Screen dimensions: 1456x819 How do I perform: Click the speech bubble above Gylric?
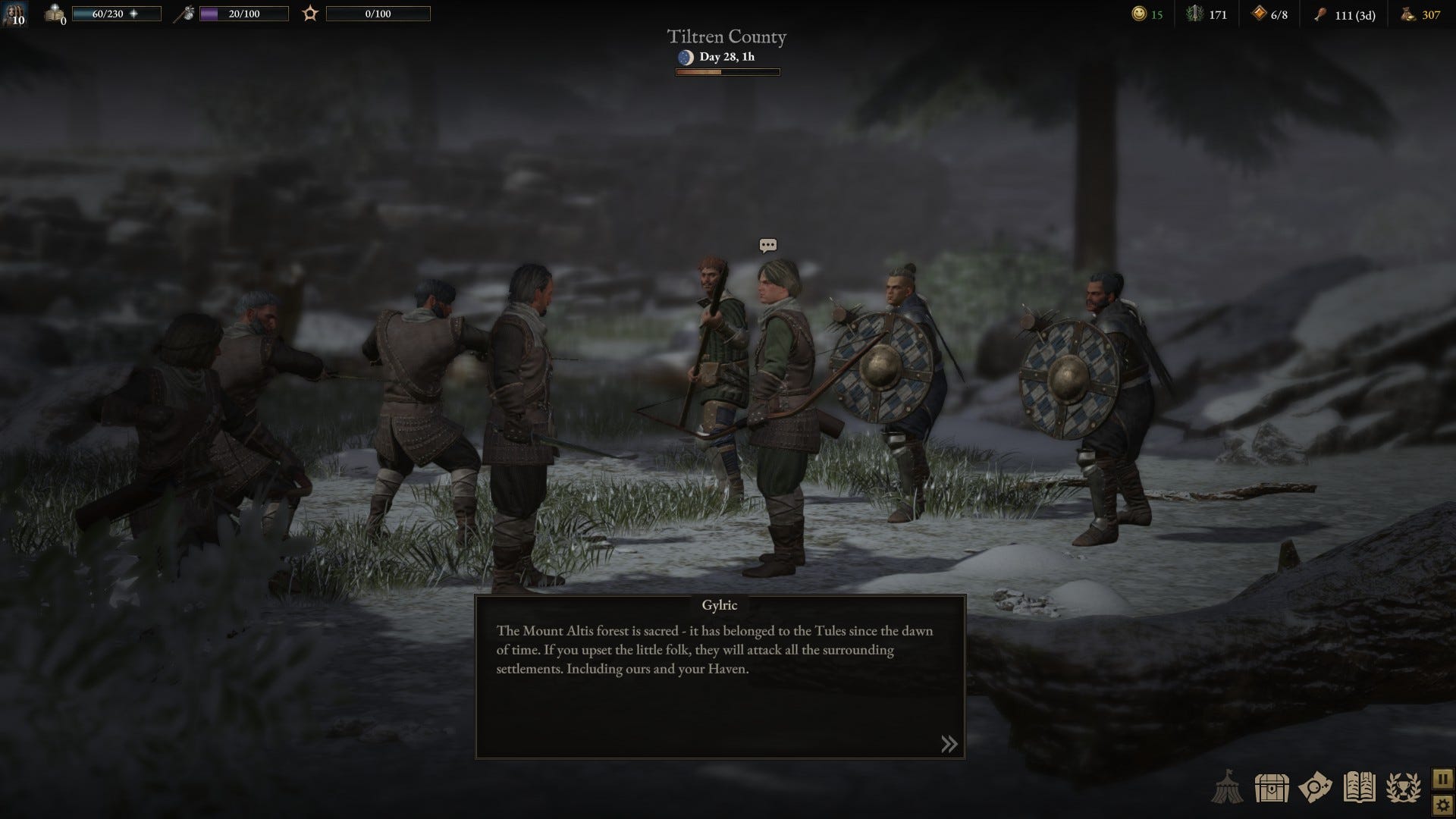point(767,245)
